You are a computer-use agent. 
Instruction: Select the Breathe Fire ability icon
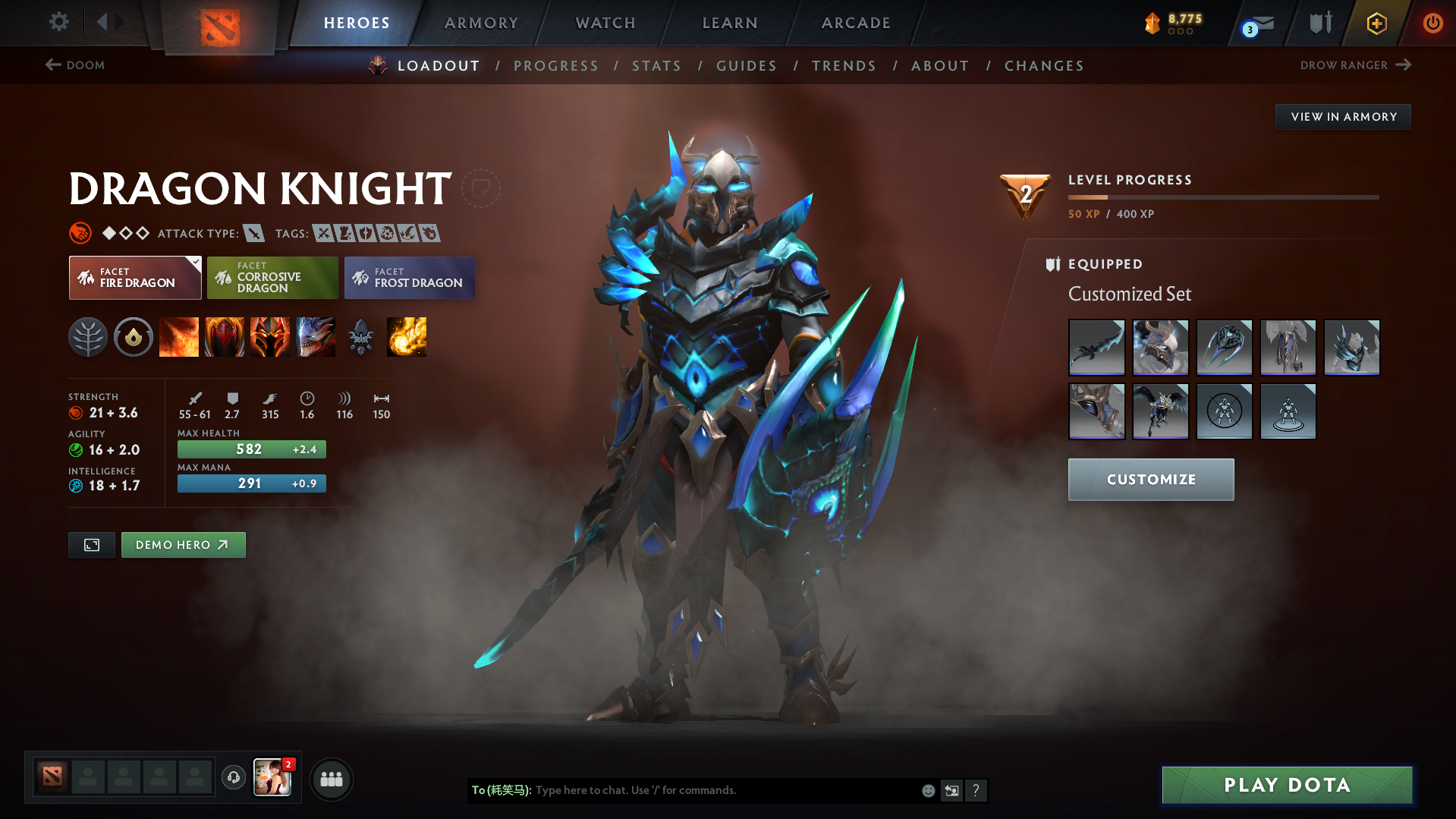(x=179, y=337)
